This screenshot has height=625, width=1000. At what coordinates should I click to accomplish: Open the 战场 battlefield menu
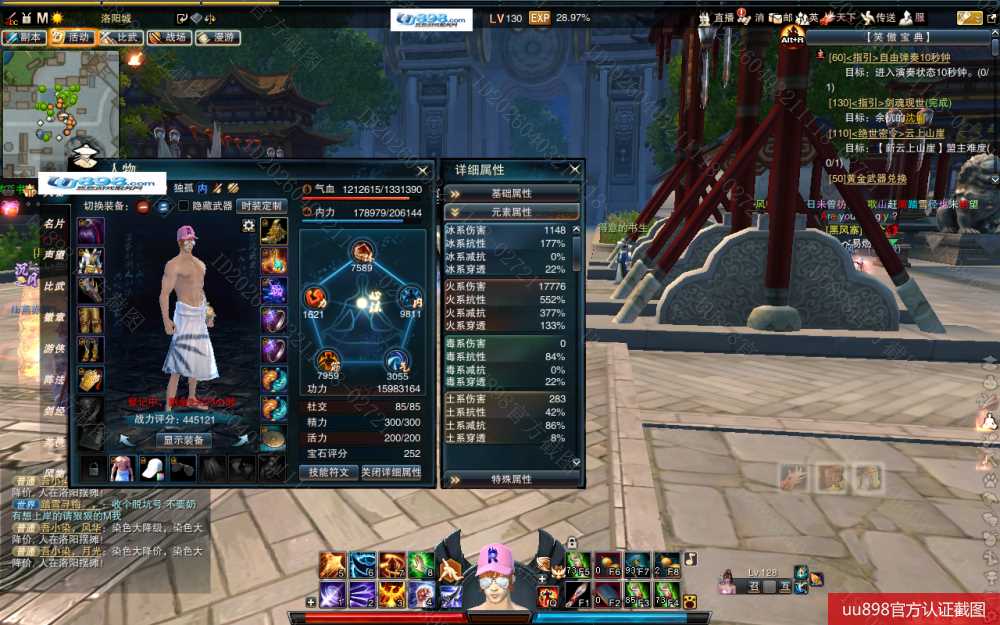click(x=168, y=37)
